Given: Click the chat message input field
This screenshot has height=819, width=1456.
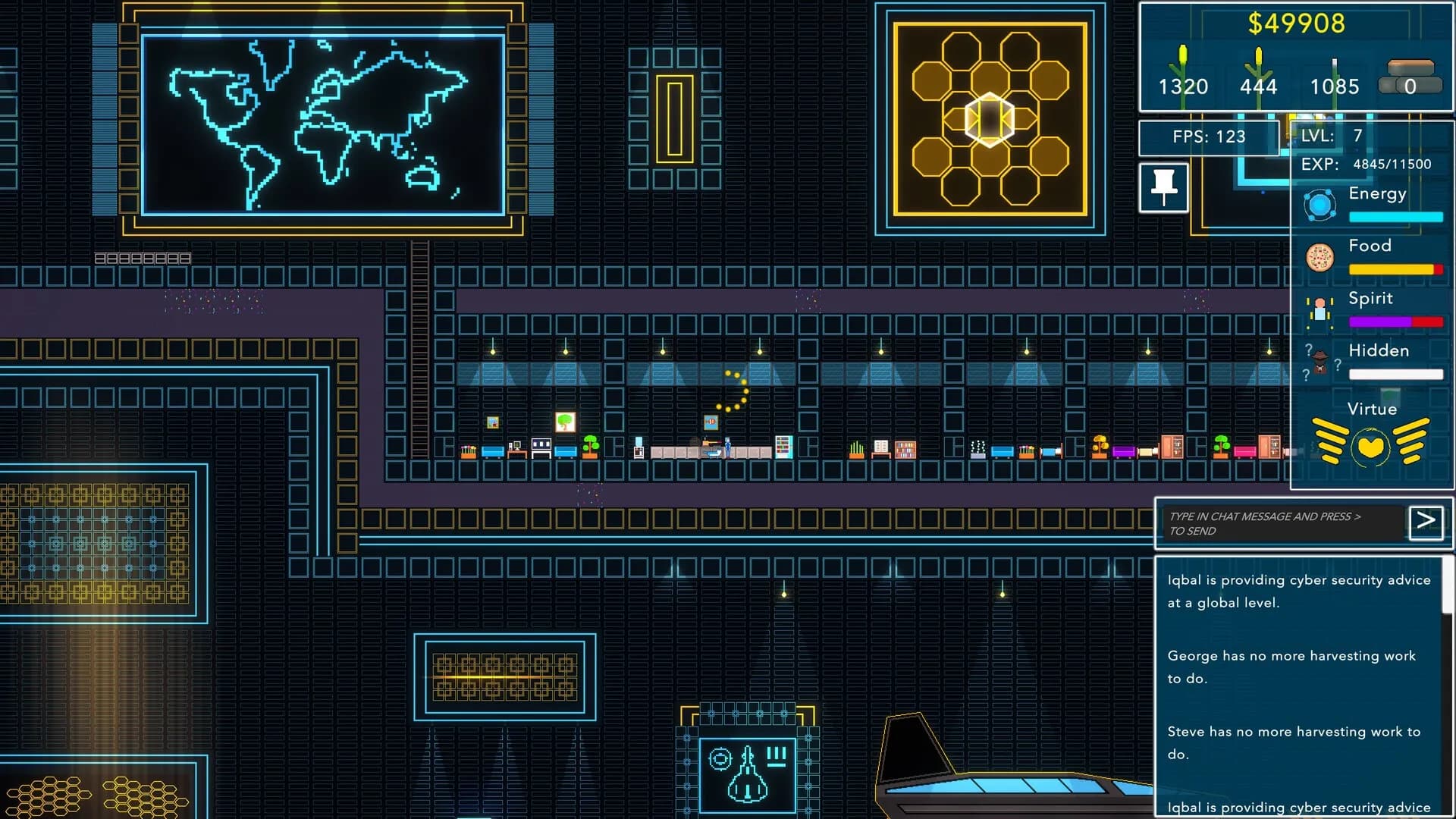Looking at the screenshot, I should tap(1282, 523).
